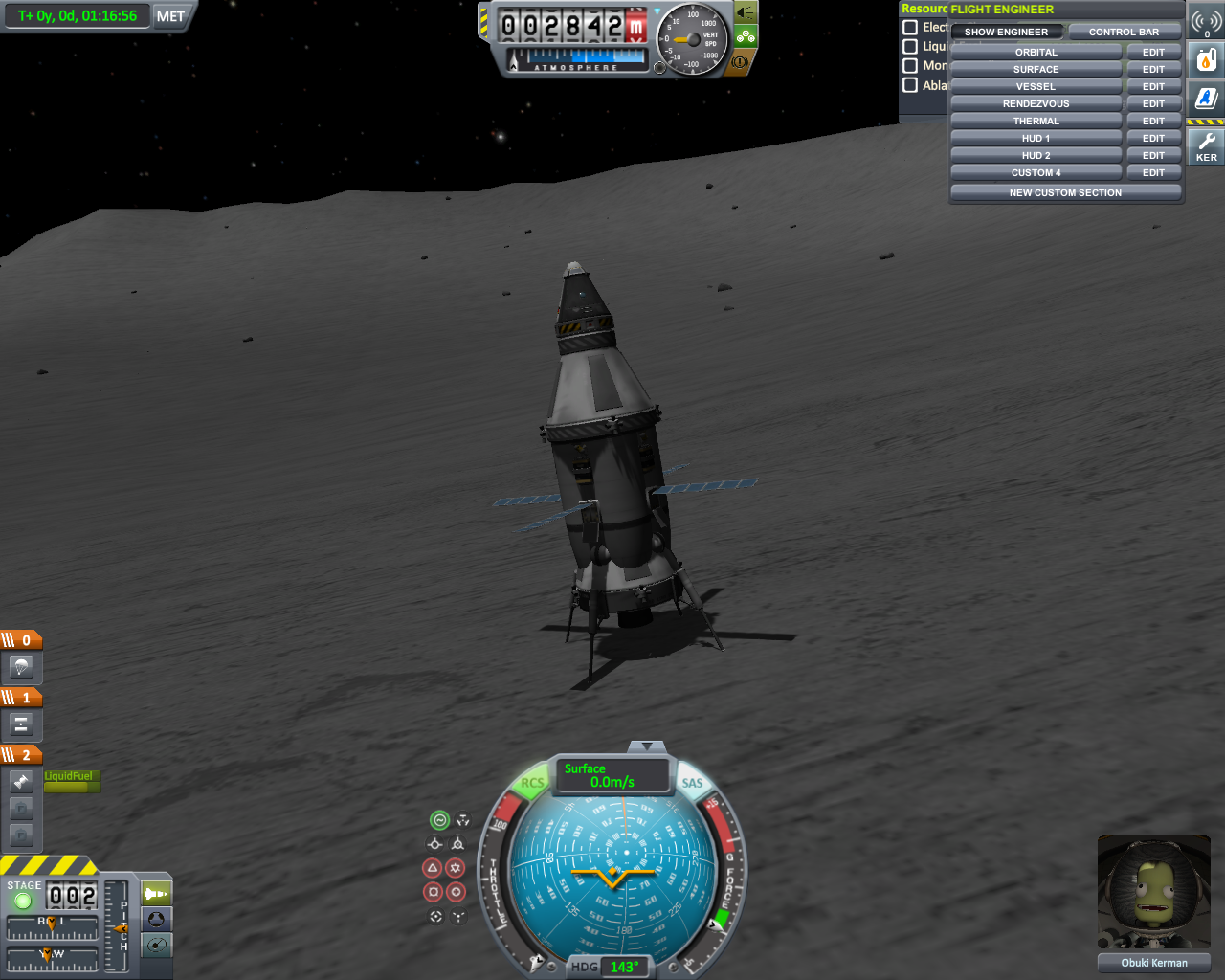
Task: Create a NEW CUSTOM SECTION
Action: point(1065,192)
